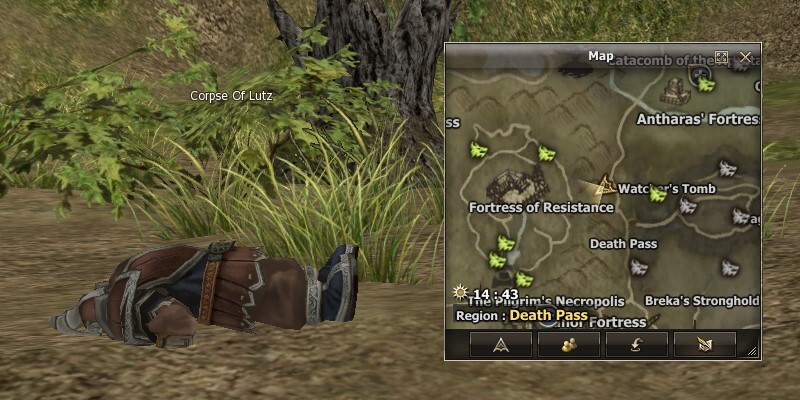Click the curved arrow button in map toolbar

[x=637, y=345]
